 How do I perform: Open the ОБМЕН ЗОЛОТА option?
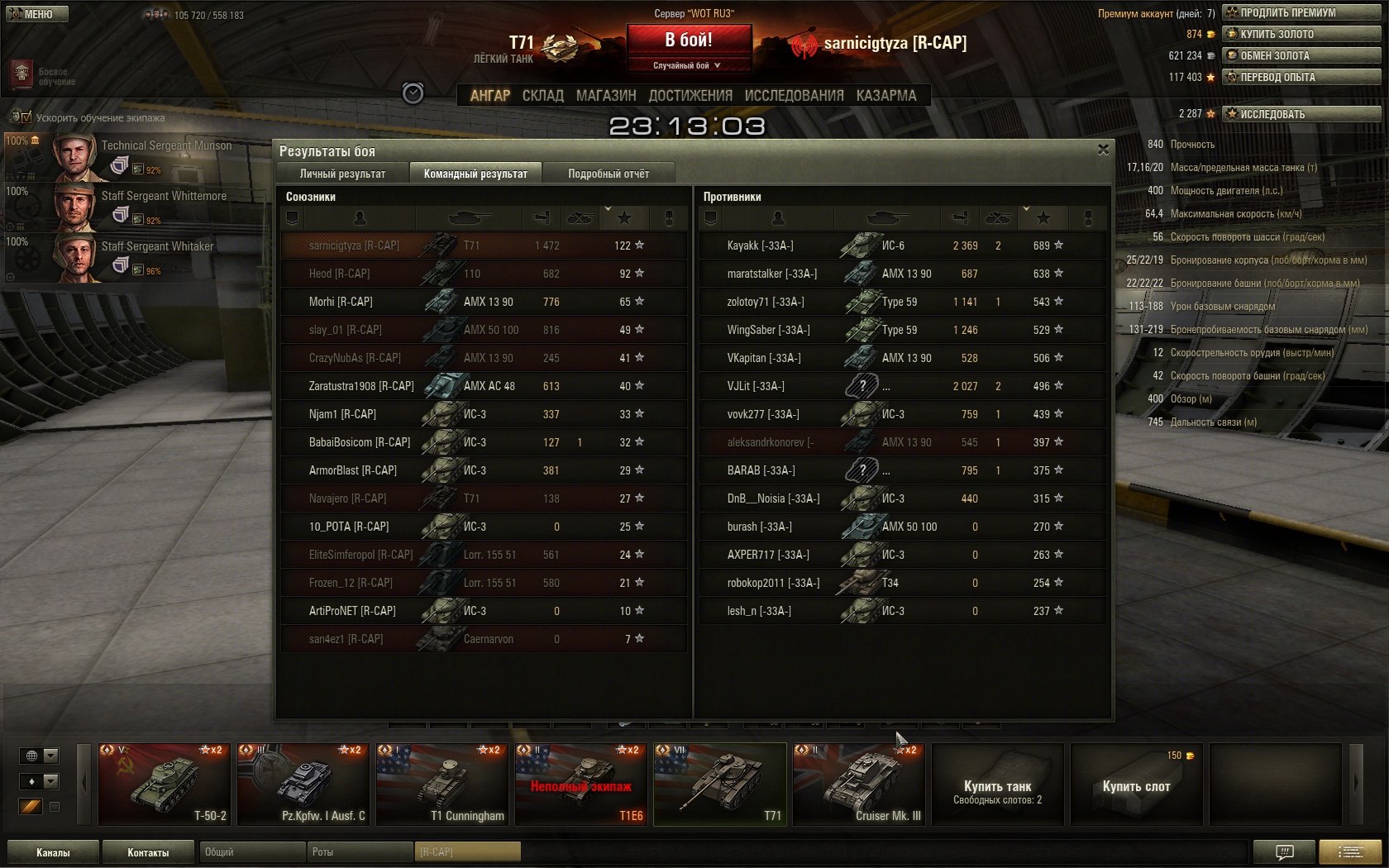point(1301,55)
